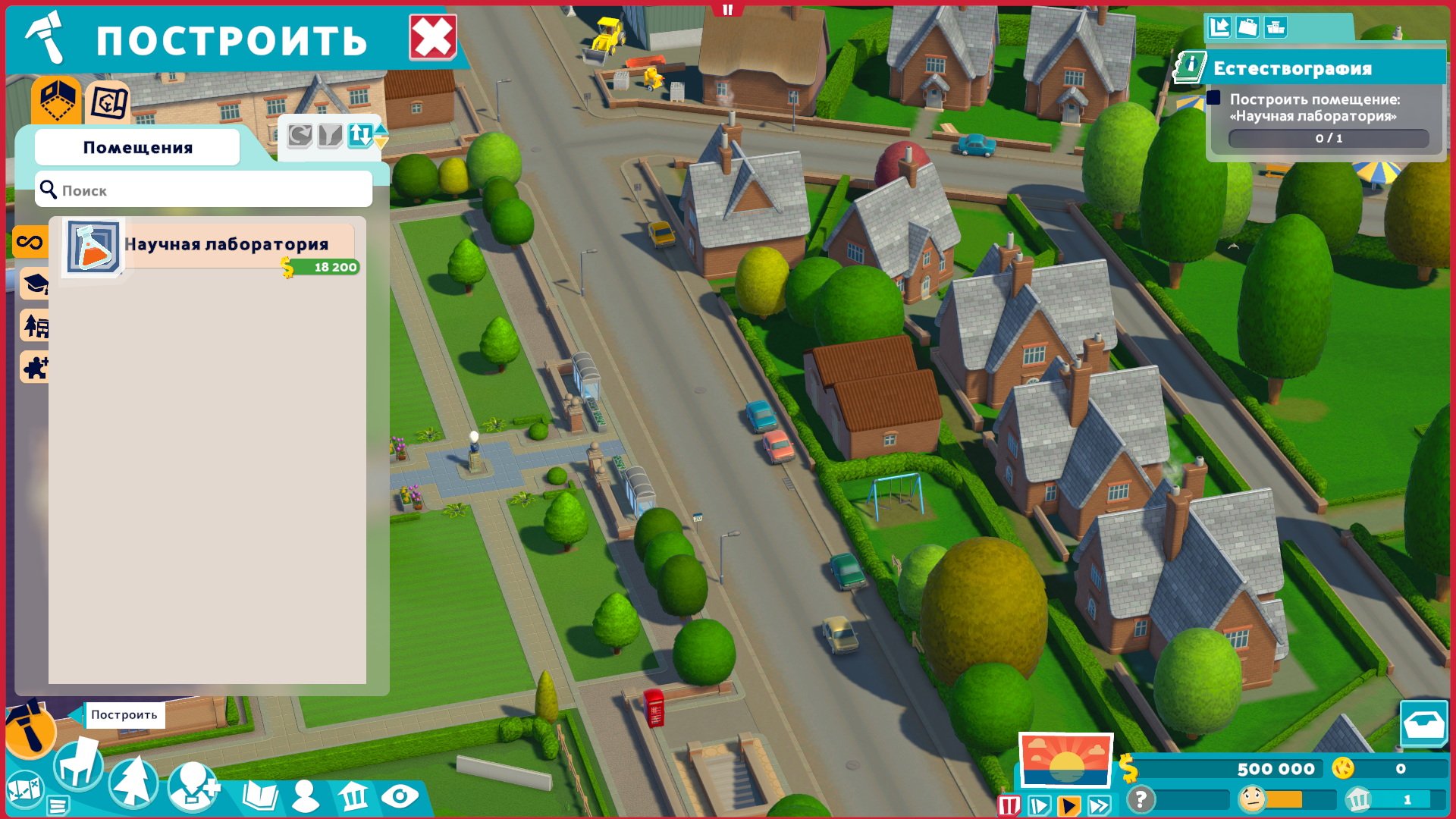The image size is (1456, 819).
Task: Open the puzzle piece category filter
Action: click(x=35, y=368)
